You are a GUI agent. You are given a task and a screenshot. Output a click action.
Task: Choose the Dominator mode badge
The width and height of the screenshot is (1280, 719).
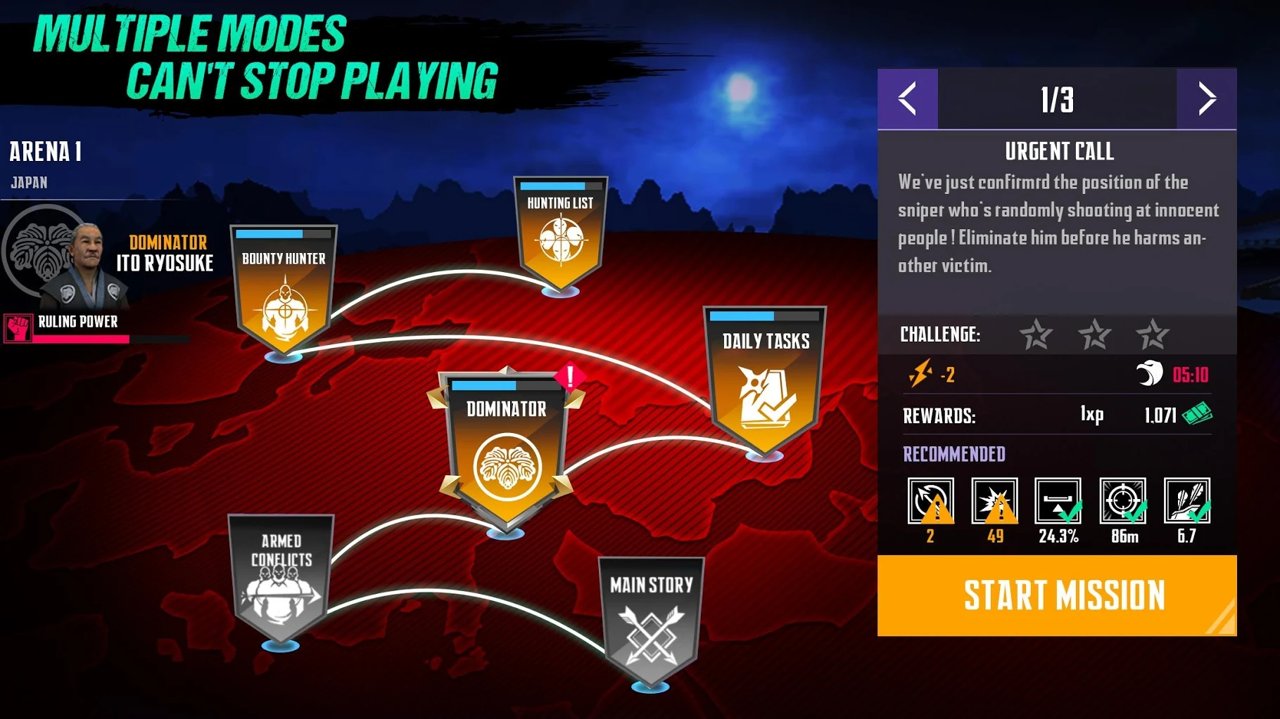point(506,446)
